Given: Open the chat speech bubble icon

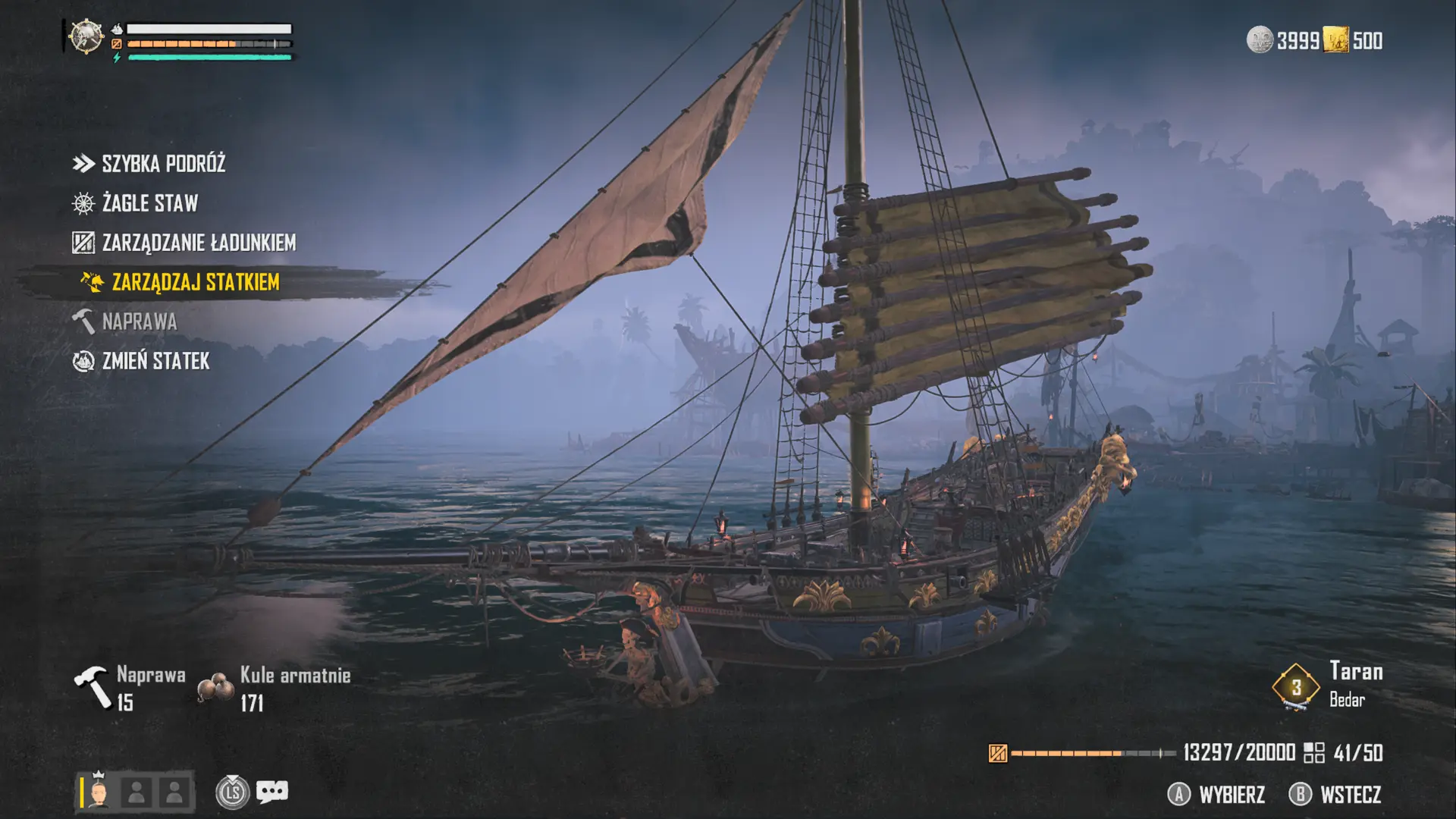Looking at the screenshot, I should [272, 792].
